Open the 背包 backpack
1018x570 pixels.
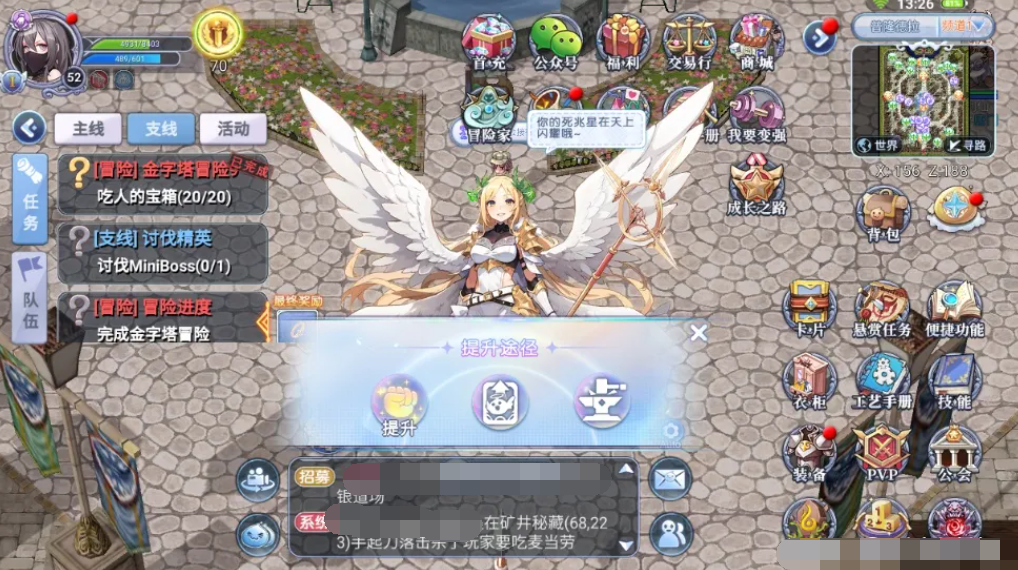881,213
